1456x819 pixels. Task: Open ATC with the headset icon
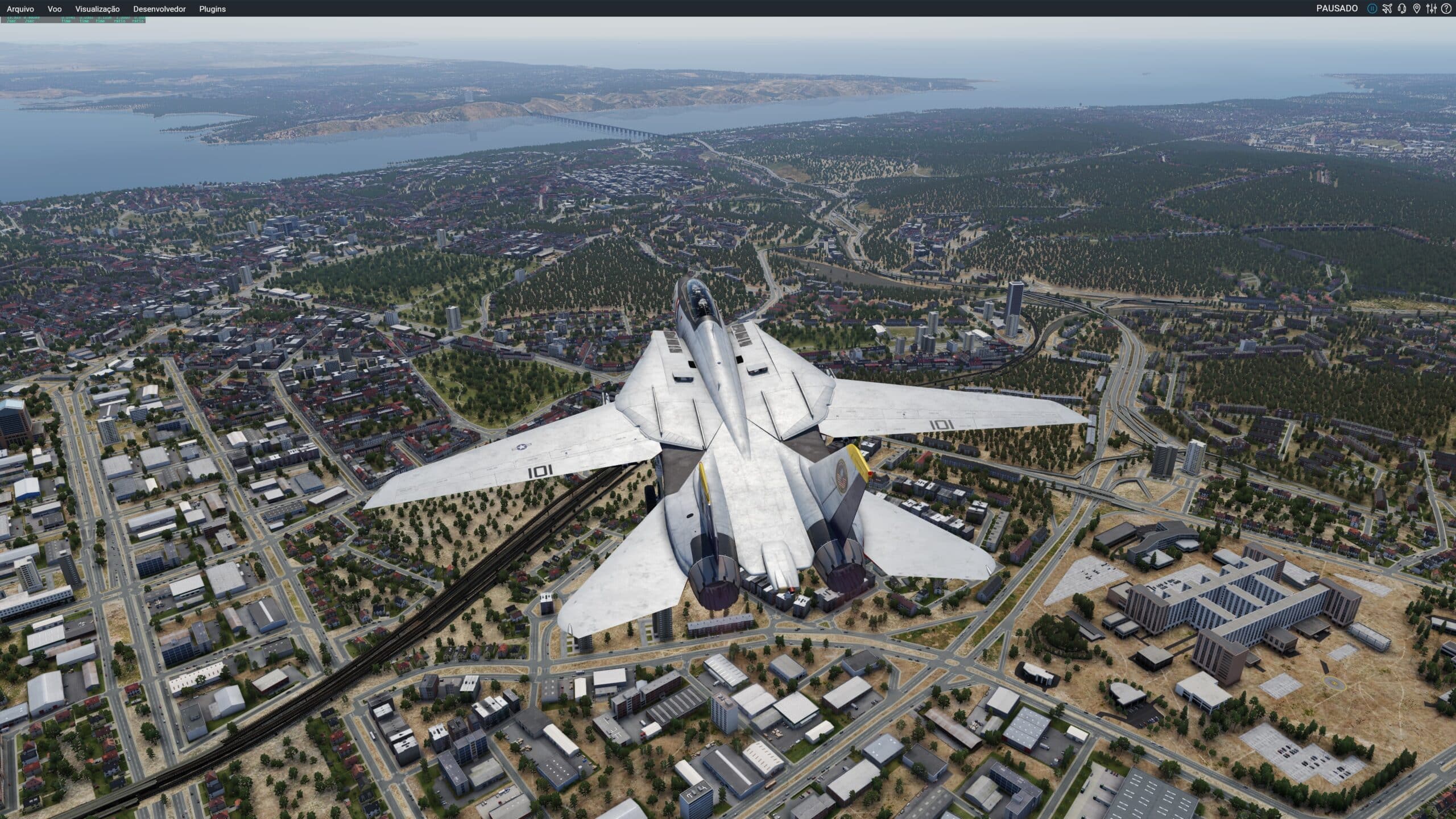pyautogui.click(x=1402, y=9)
